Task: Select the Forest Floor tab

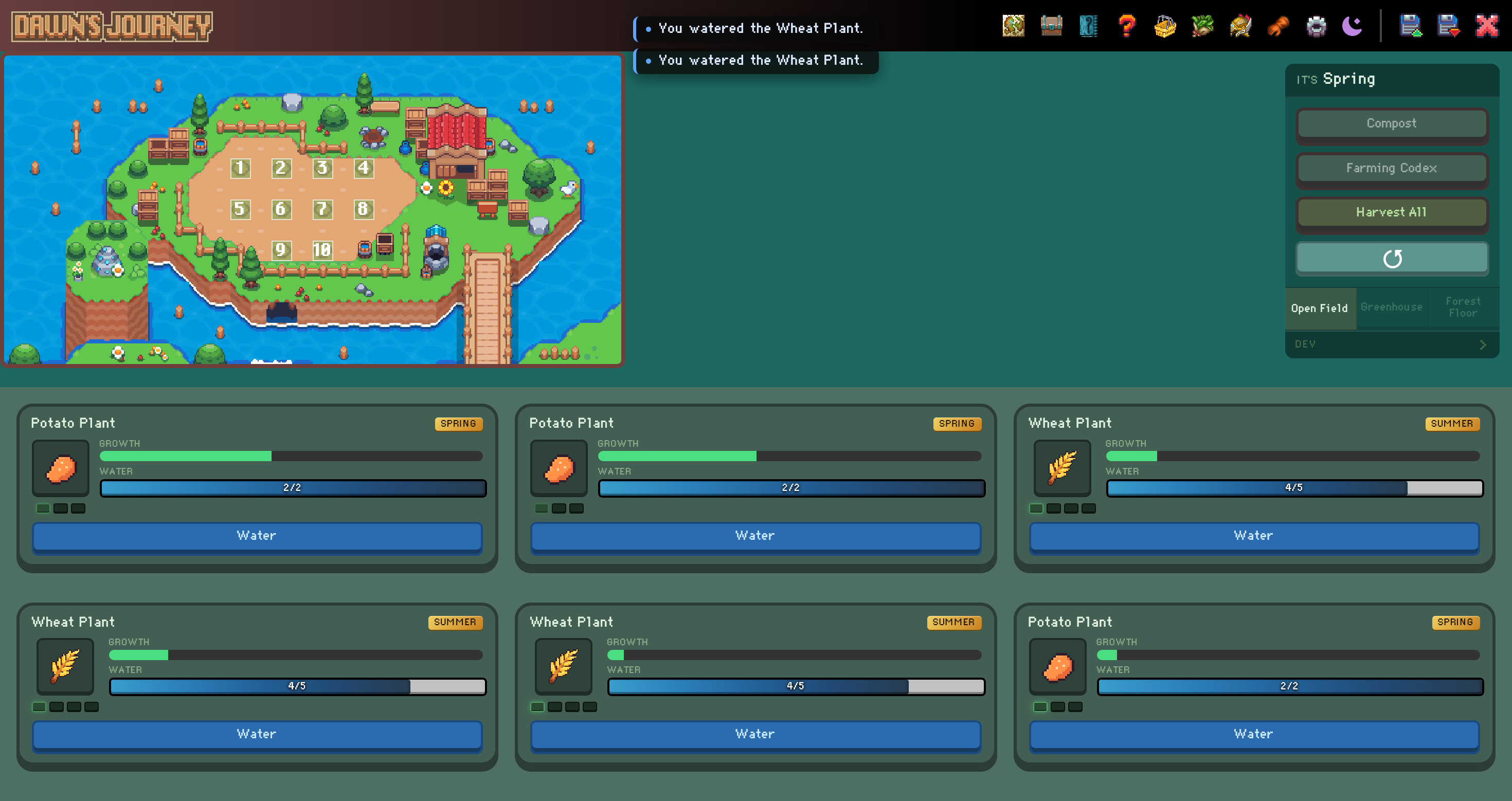Action: (1463, 307)
